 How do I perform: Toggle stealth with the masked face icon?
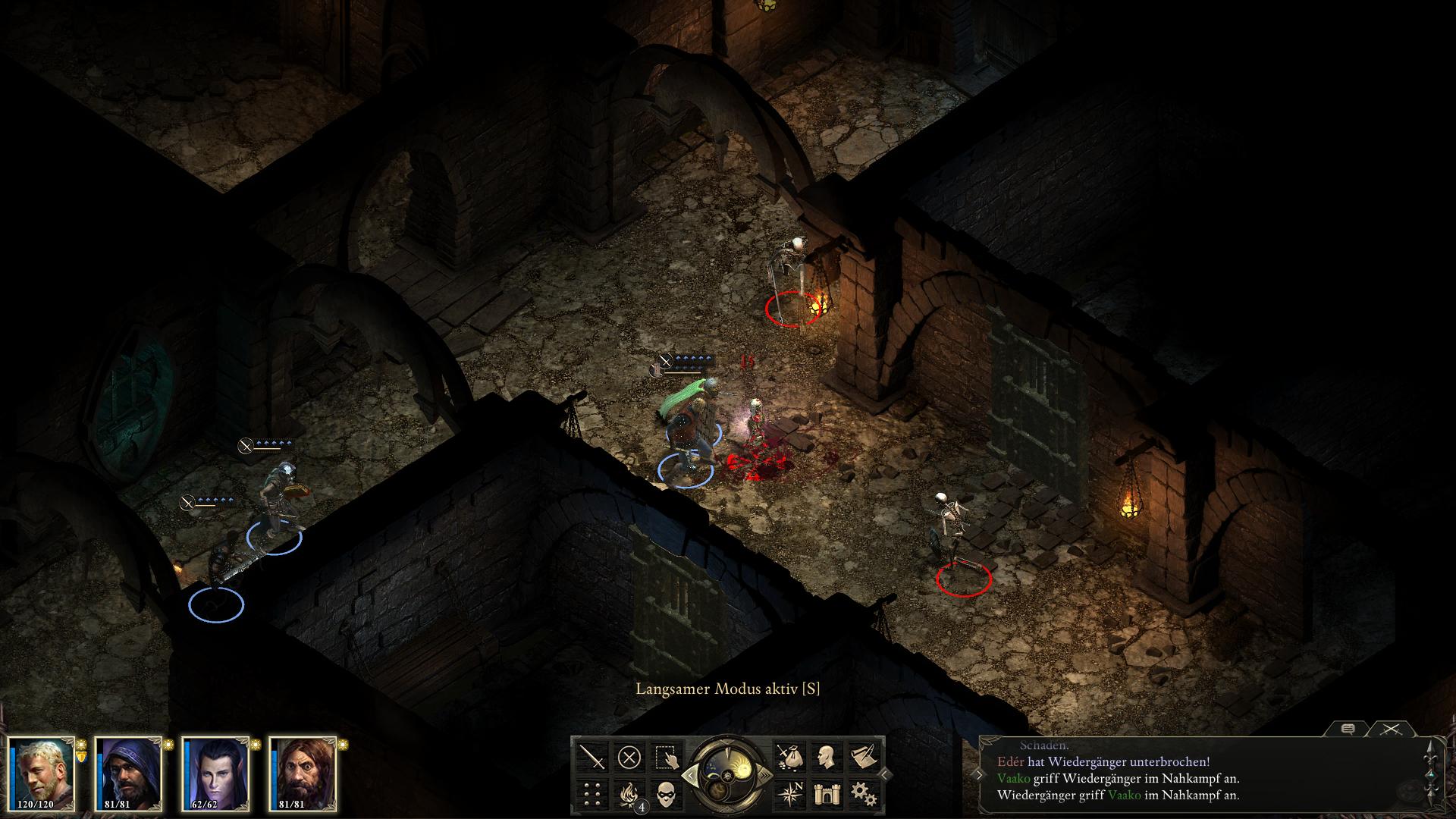pos(667,794)
